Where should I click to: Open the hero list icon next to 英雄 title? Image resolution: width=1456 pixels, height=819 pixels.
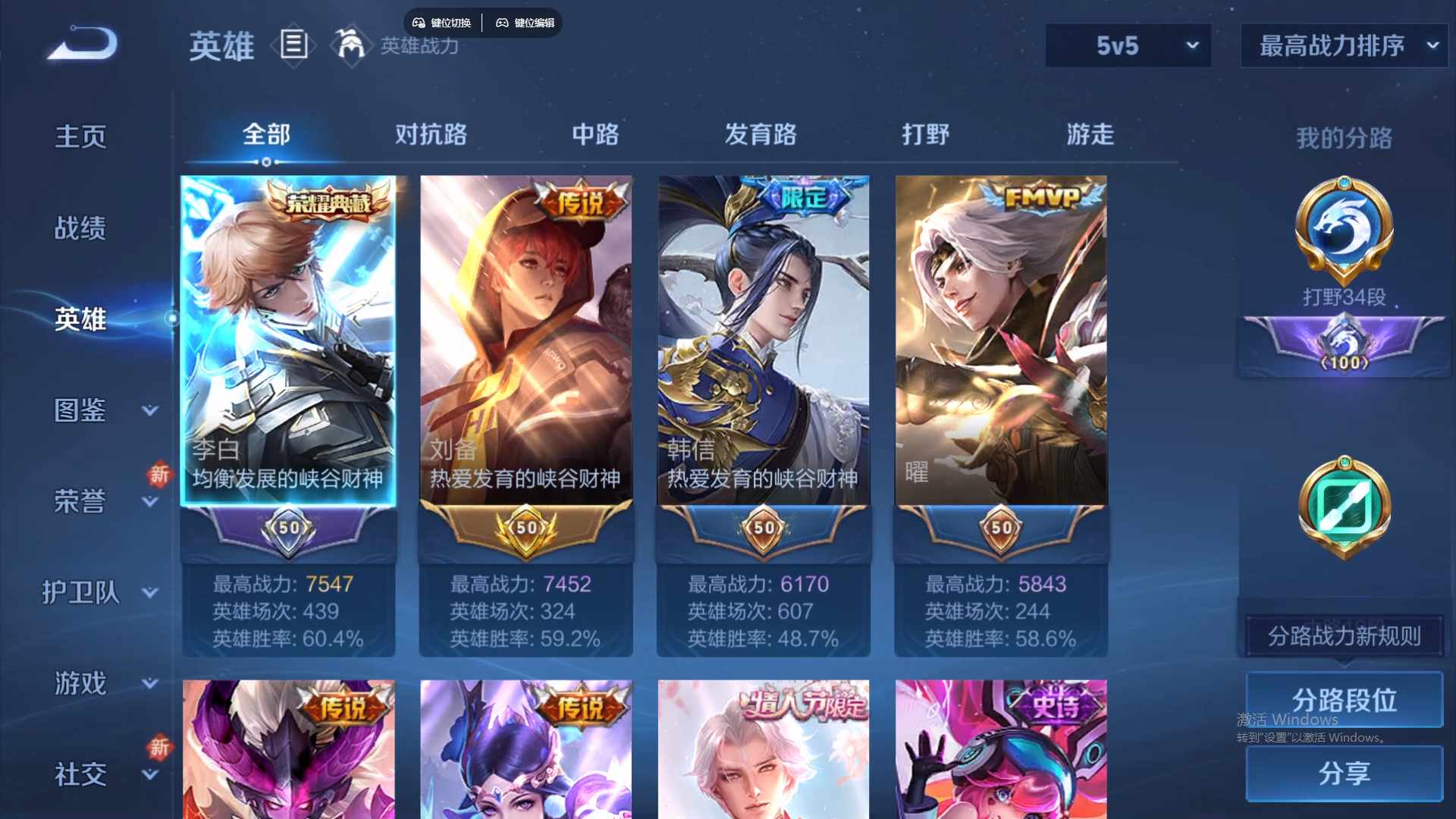pyautogui.click(x=293, y=45)
